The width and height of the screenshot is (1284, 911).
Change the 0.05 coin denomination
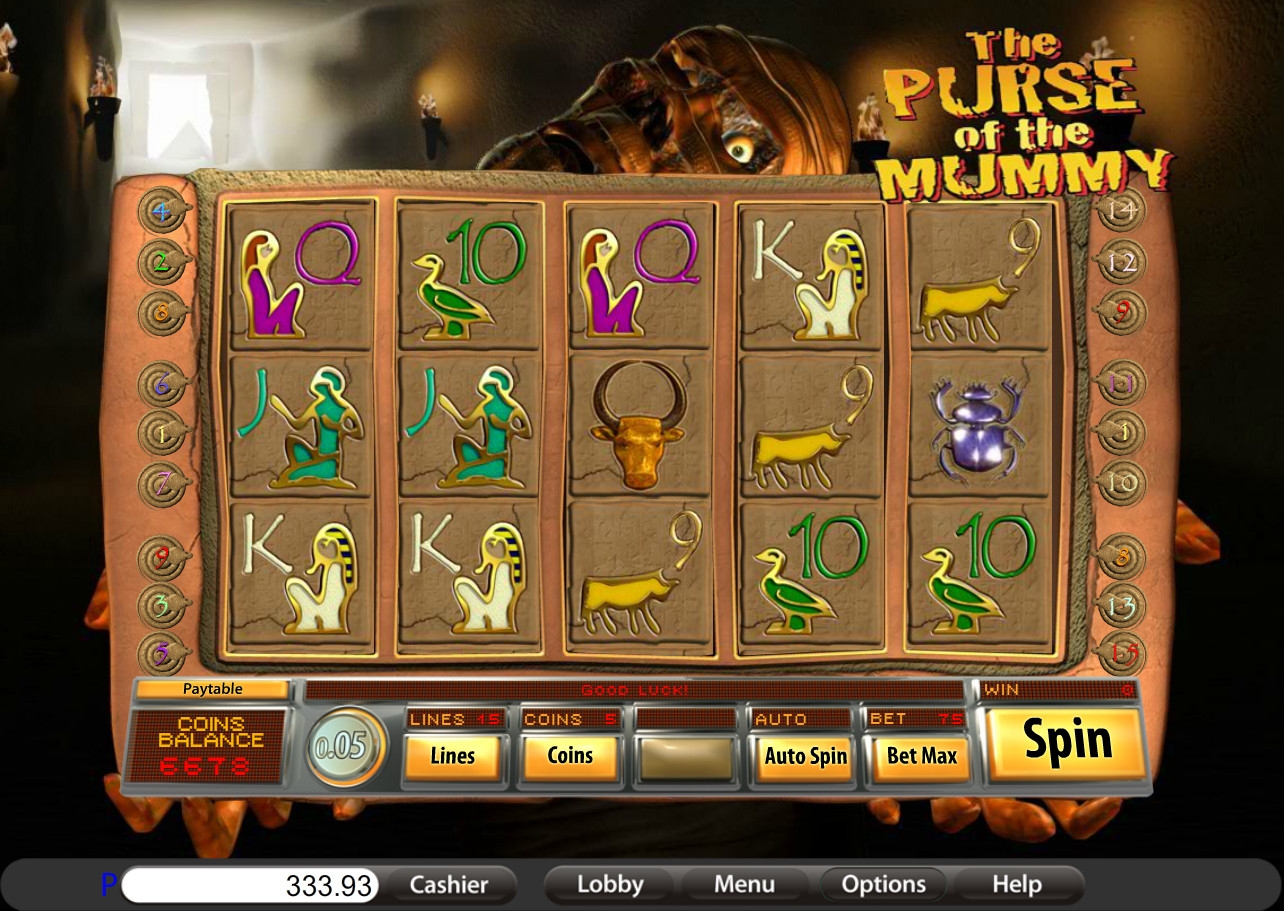tap(344, 747)
